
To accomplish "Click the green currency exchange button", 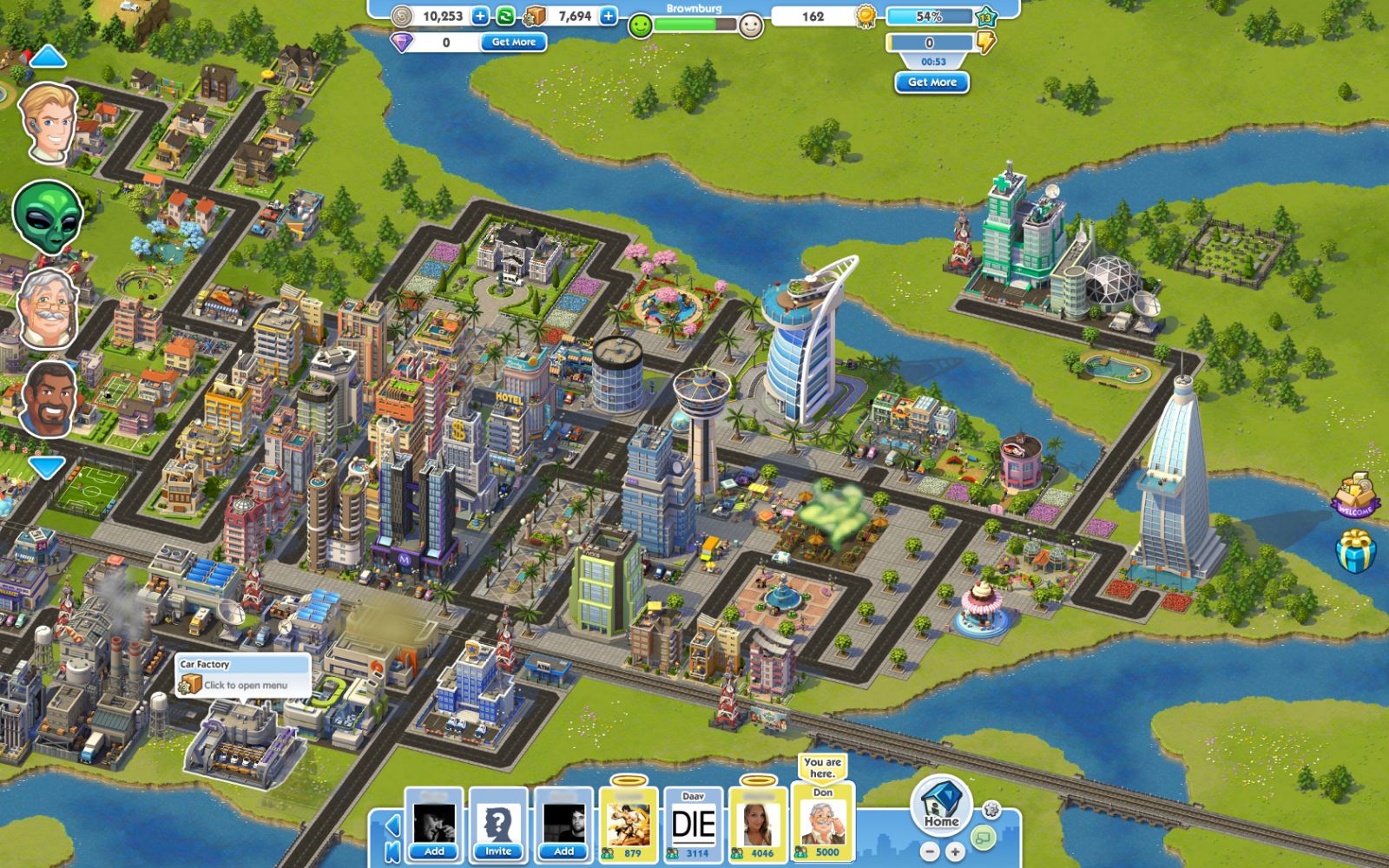I will pos(504,16).
